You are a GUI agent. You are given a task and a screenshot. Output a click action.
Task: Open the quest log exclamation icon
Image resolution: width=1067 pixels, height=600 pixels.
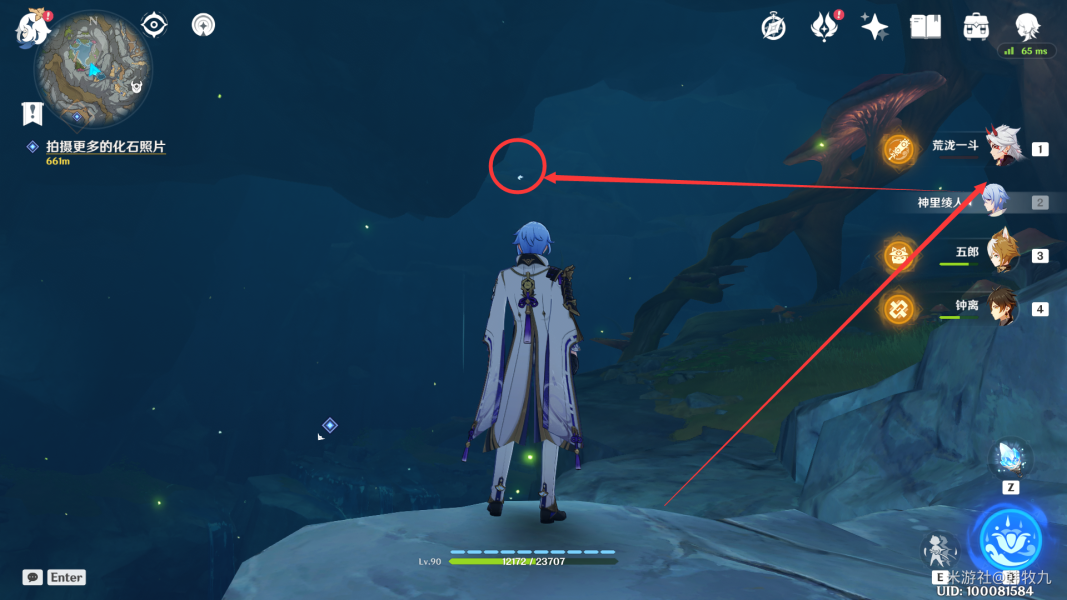point(33,112)
